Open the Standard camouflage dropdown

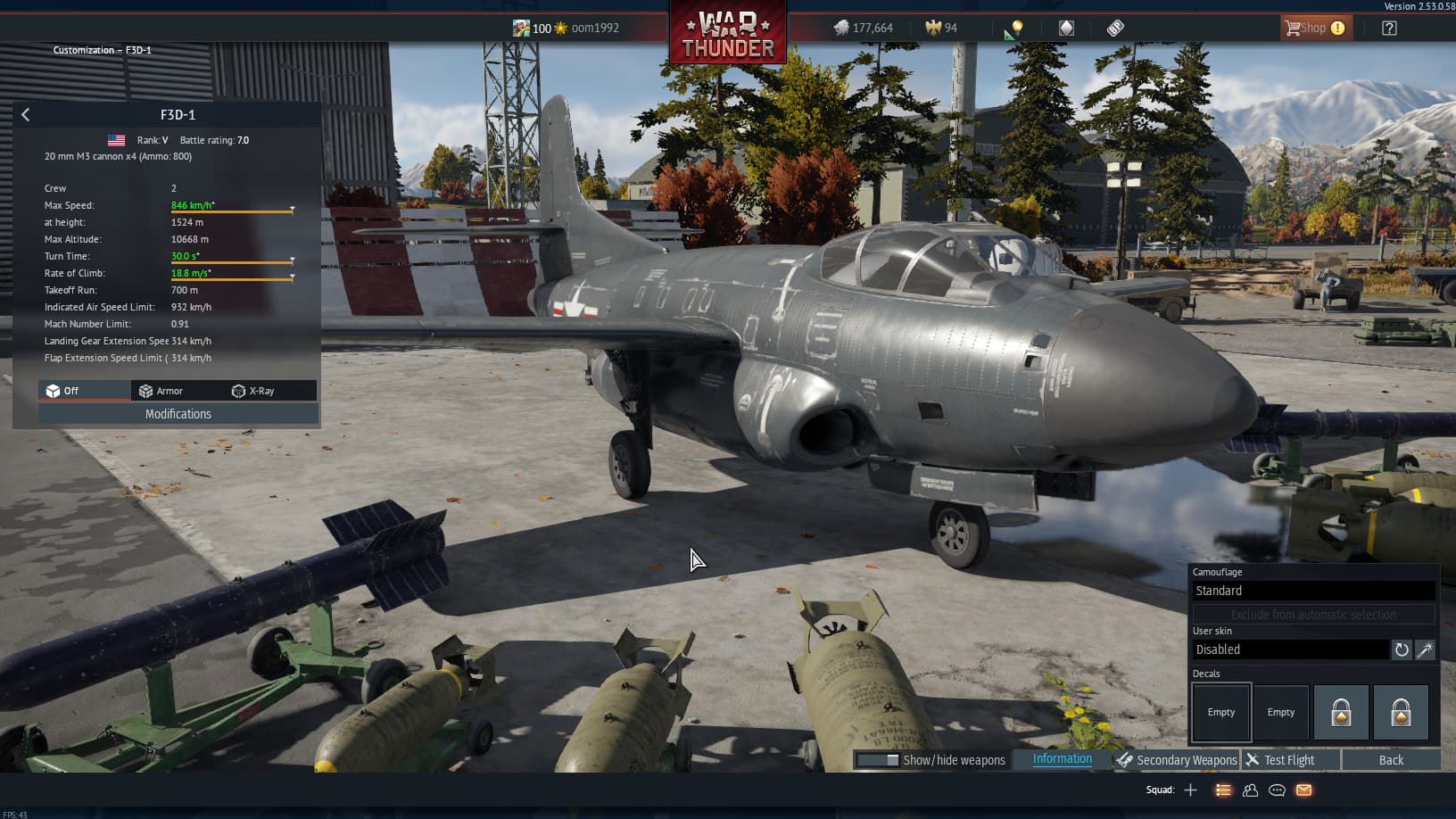1312,590
